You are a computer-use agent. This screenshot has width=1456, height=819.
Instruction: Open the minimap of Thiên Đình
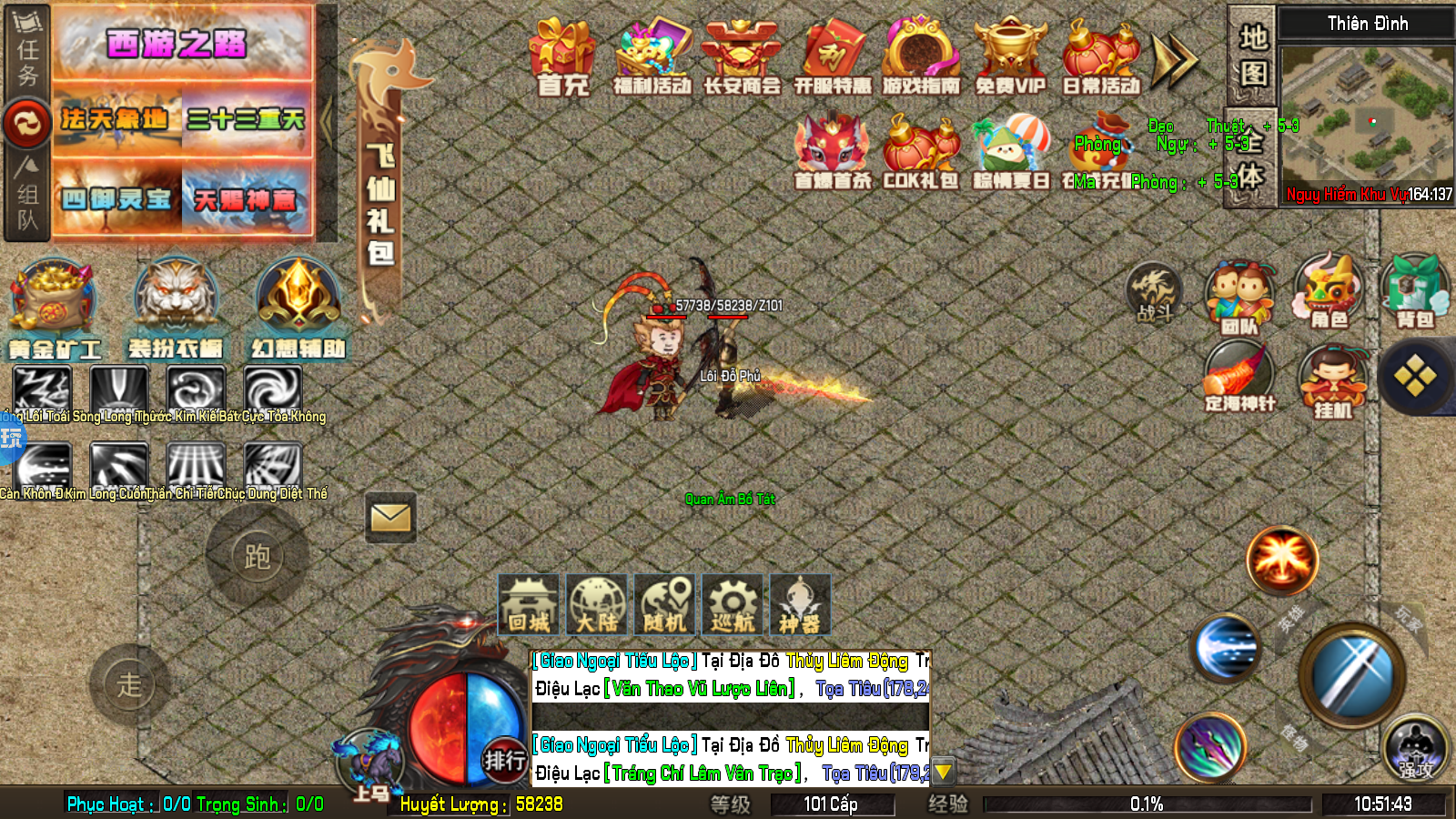[1366, 116]
